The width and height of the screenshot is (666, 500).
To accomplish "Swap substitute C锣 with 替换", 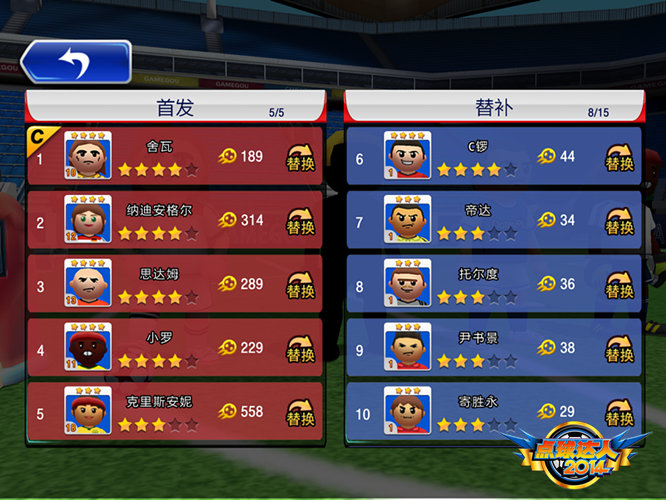I will coord(620,158).
